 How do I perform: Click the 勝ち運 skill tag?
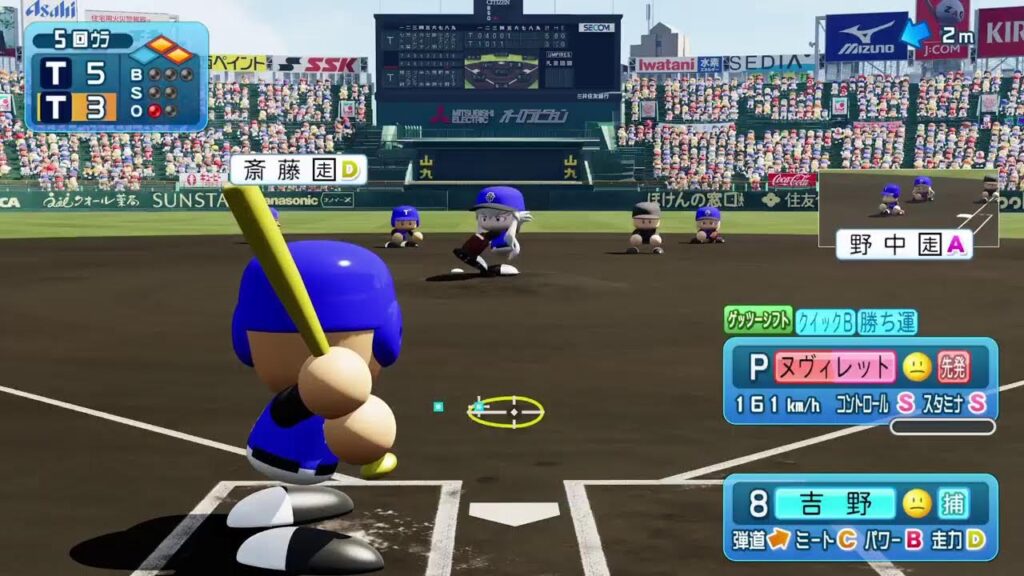887,321
